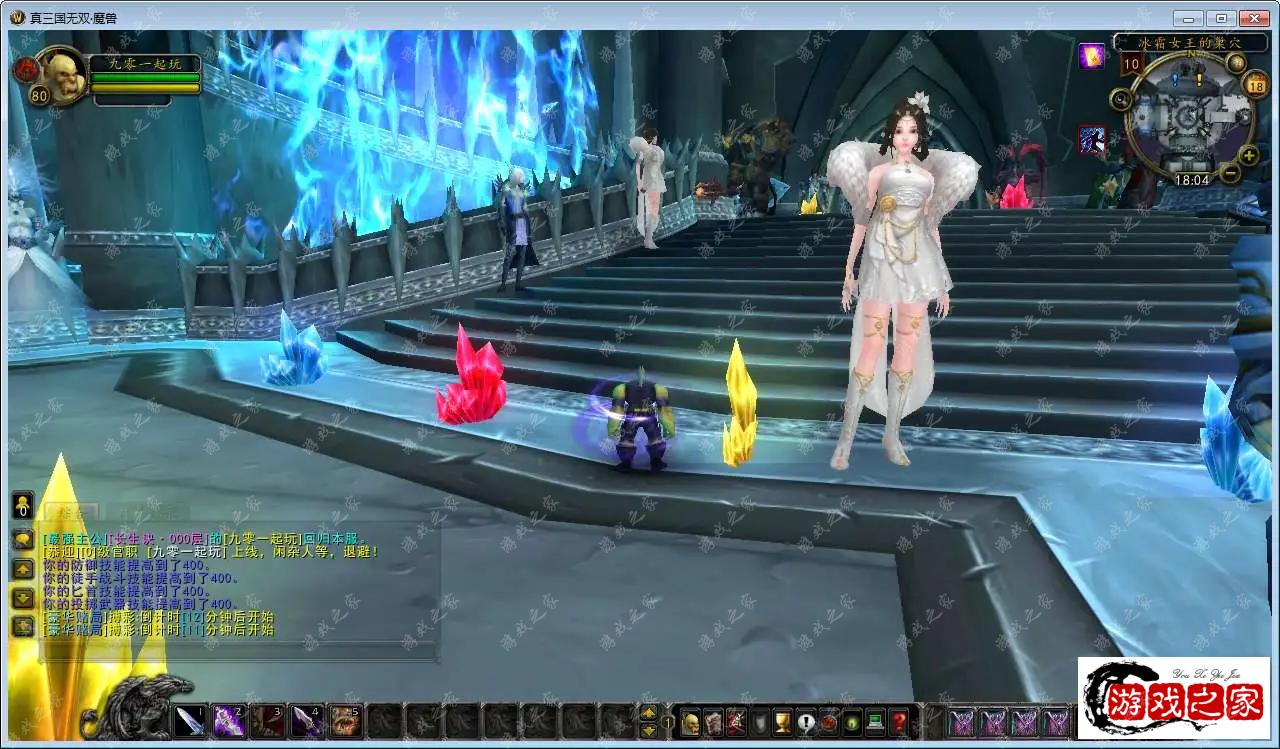Open the game menu computer icon
This screenshot has height=749, width=1280.
[x=876, y=722]
